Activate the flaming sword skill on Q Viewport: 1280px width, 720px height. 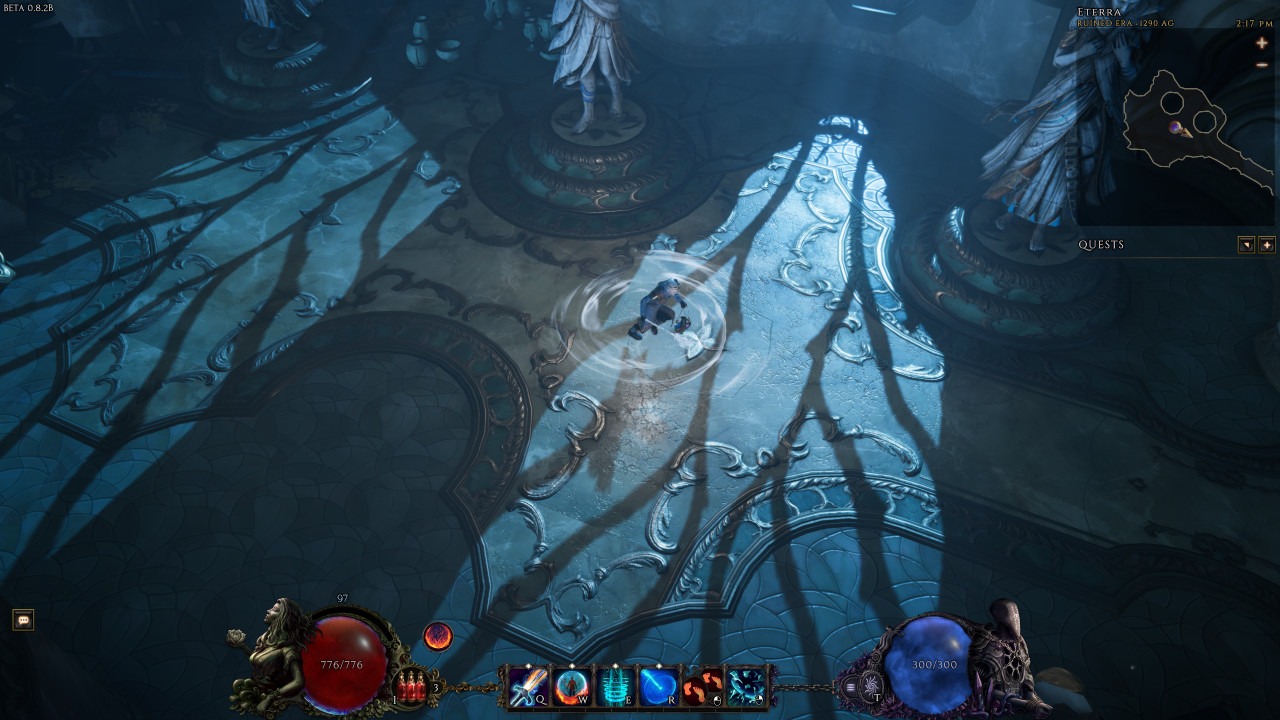pyautogui.click(x=526, y=686)
